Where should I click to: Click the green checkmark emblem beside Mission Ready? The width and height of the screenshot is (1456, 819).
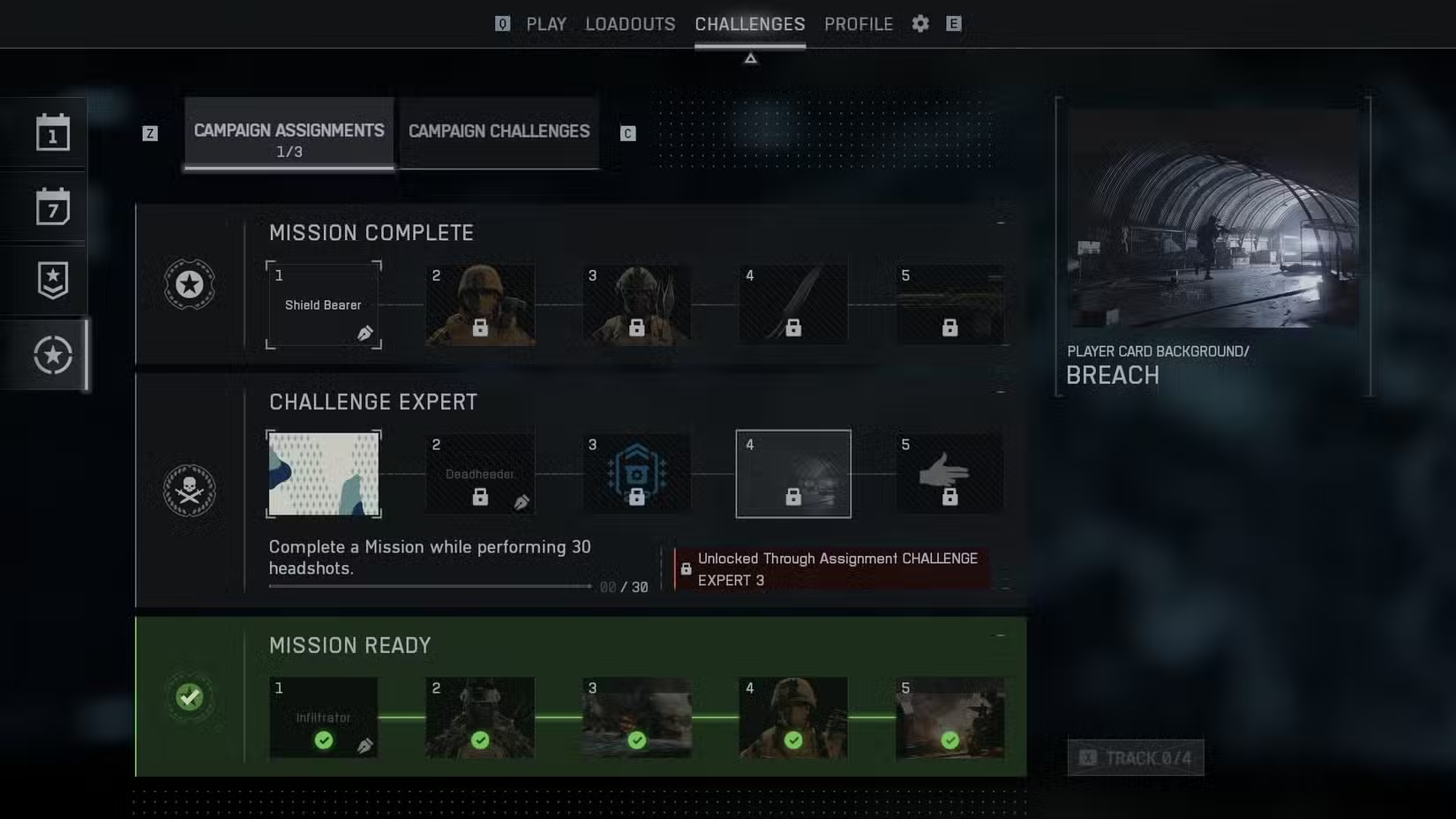tap(190, 697)
